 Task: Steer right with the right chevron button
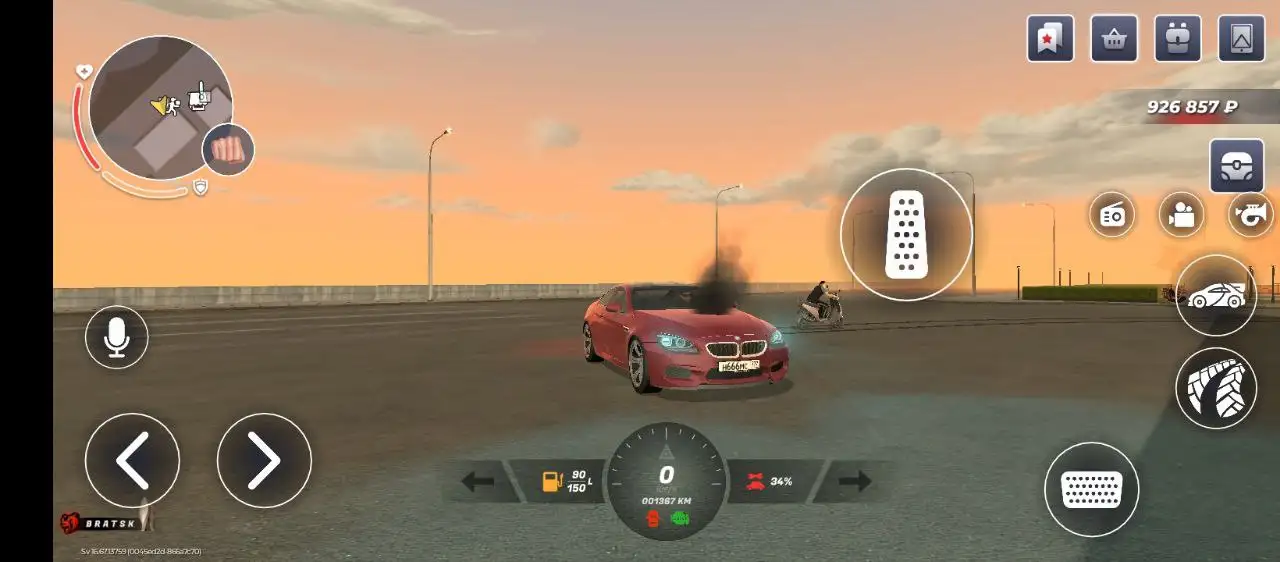point(264,460)
